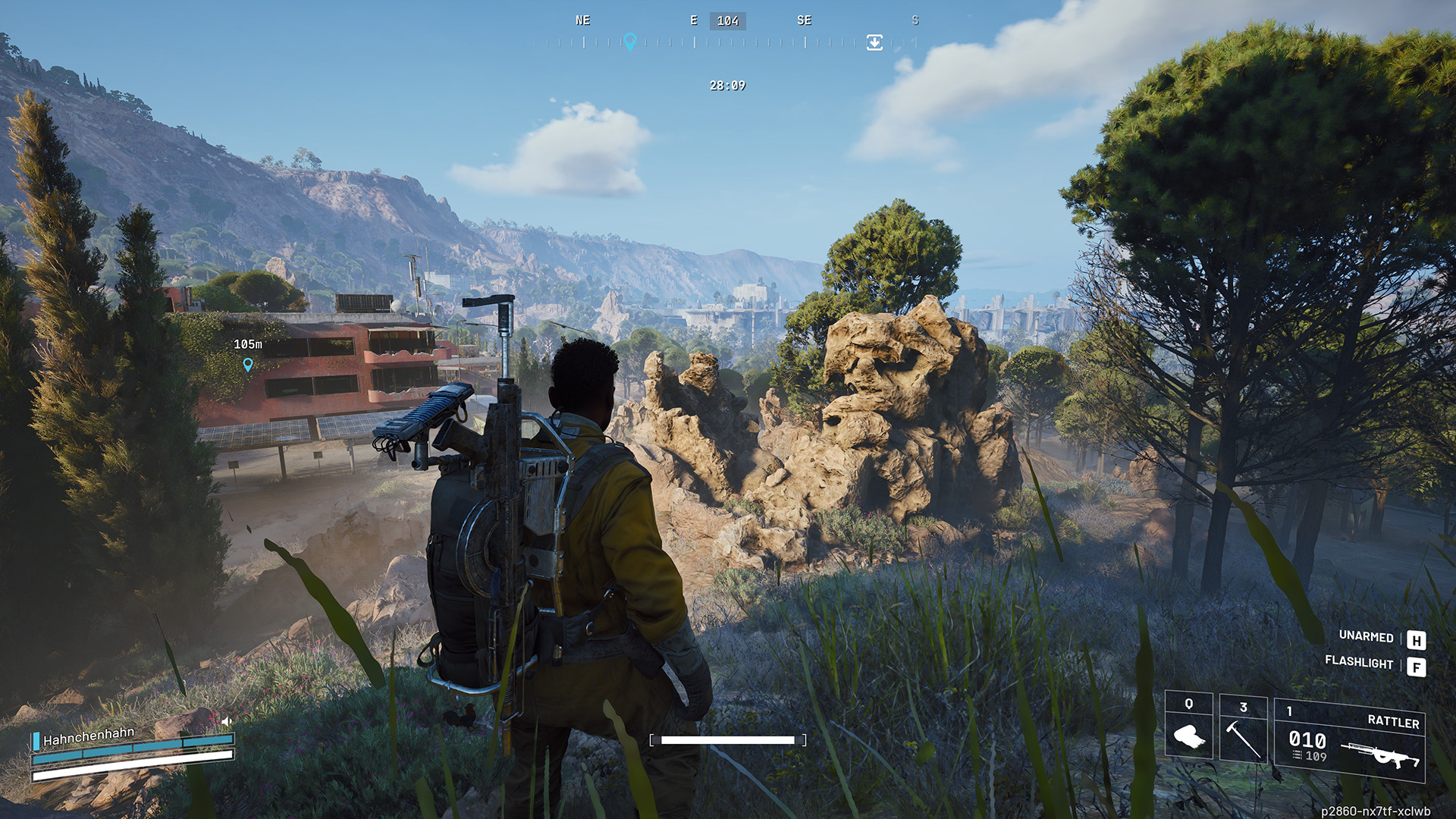Click the speaker icon beside Hahnchenhahn
Screen dimensions: 1456x819
point(226,721)
